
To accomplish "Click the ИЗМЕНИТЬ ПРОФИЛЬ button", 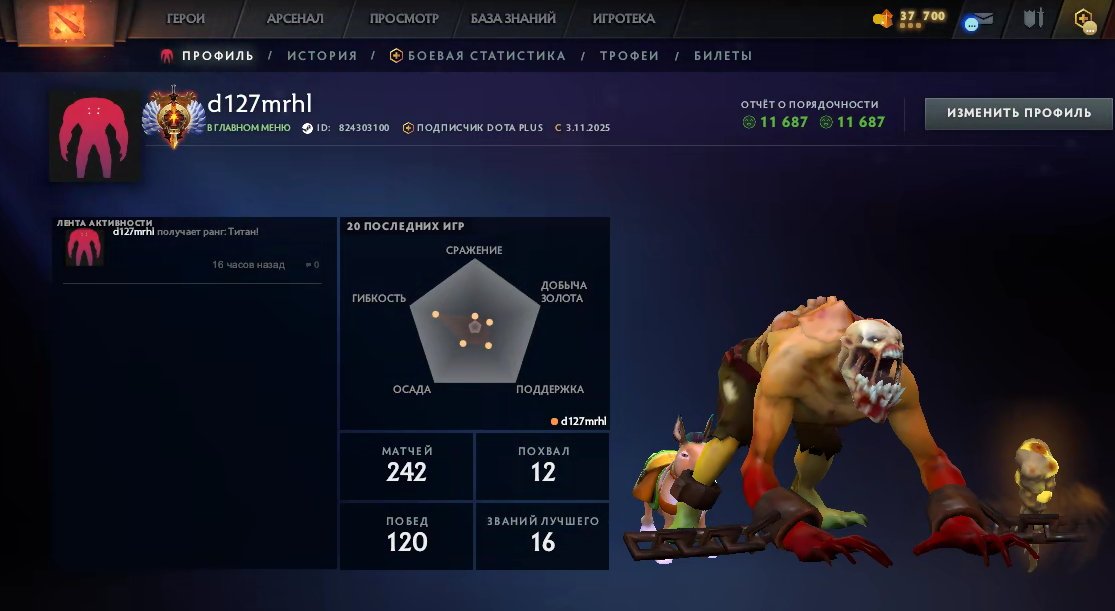I will point(1019,113).
